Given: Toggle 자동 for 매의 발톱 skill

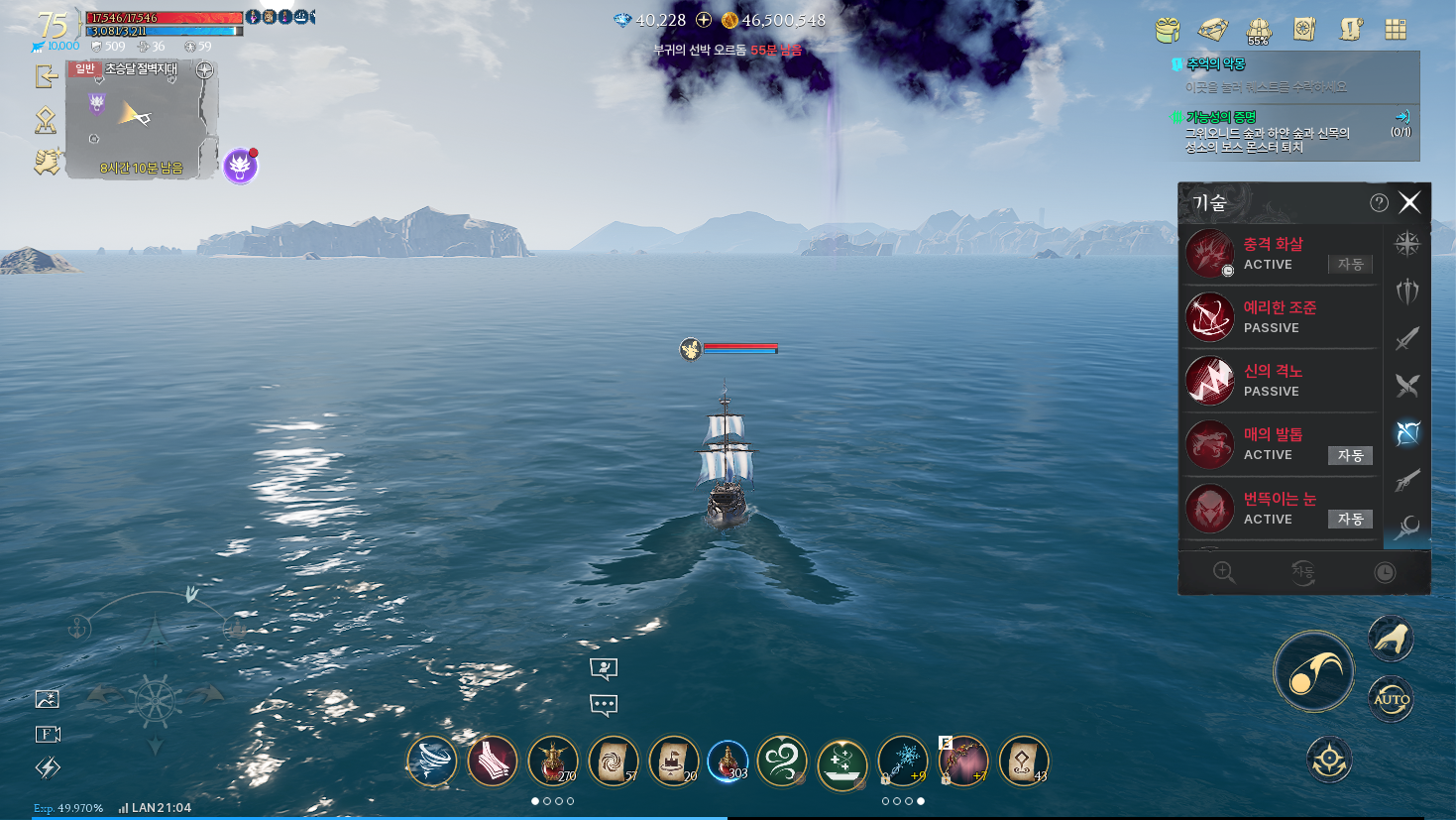Looking at the screenshot, I should coord(1350,455).
